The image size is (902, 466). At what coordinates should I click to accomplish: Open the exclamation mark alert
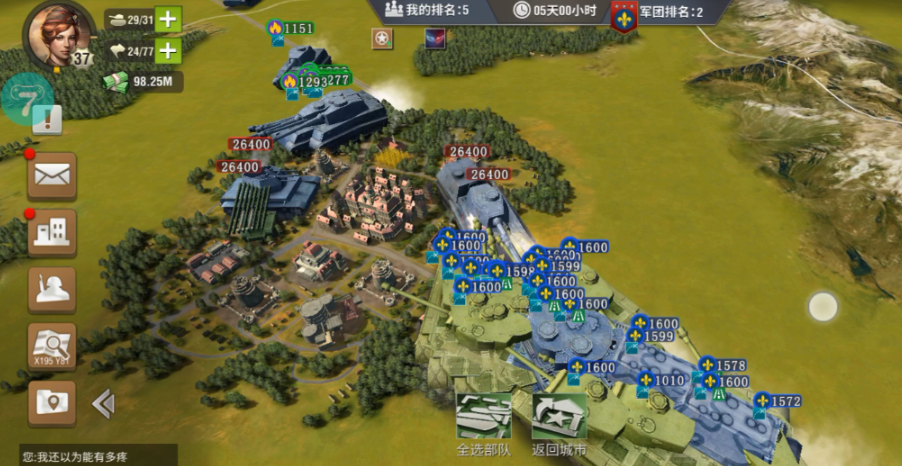[48, 120]
